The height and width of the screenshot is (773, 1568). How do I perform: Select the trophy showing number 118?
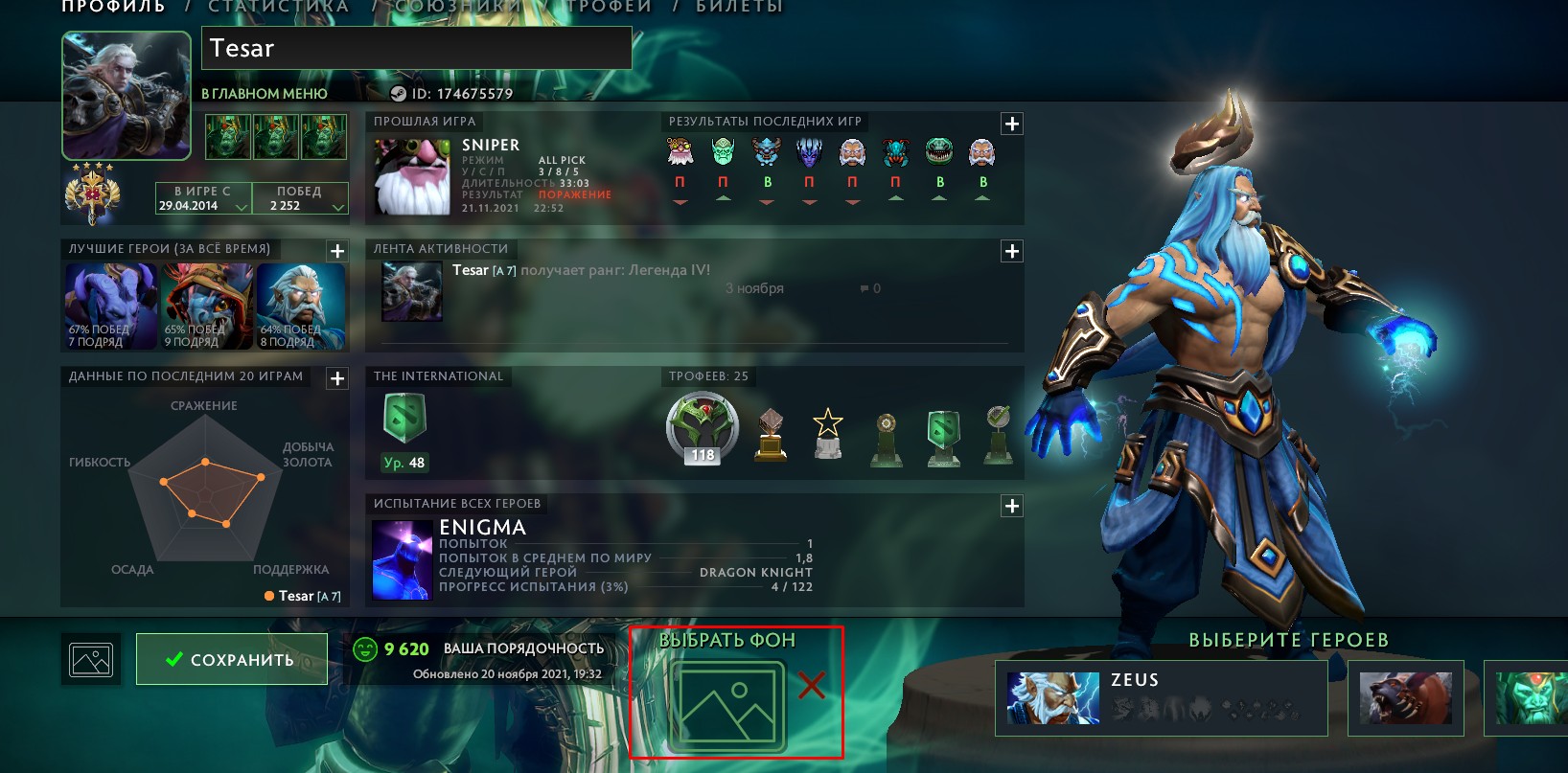(x=703, y=427)
